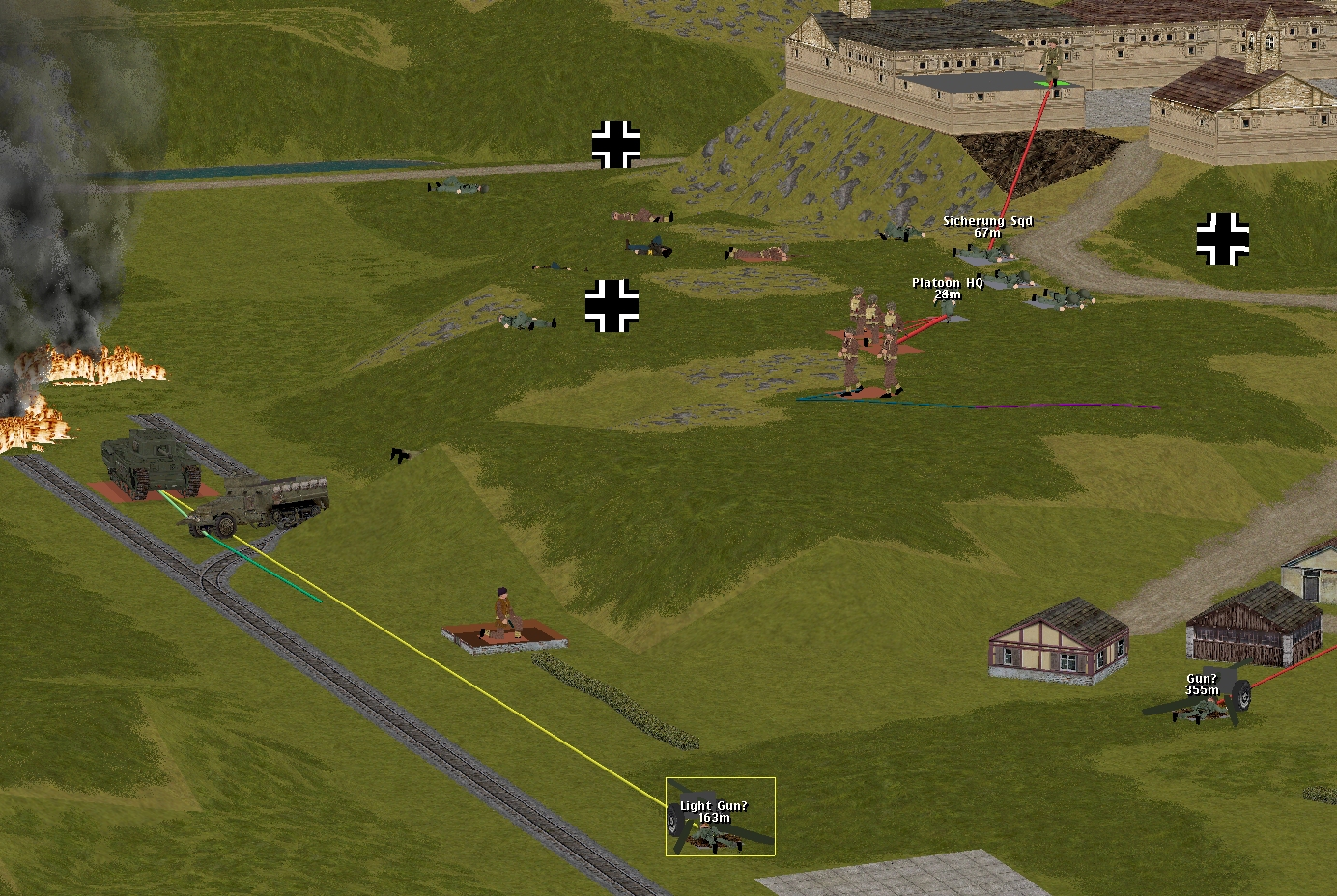The height and width of the screenshot is (896, 1337).
Task: Select the Platoon HQ unit label
Action: pyautogui.click(x=947, y=284)
